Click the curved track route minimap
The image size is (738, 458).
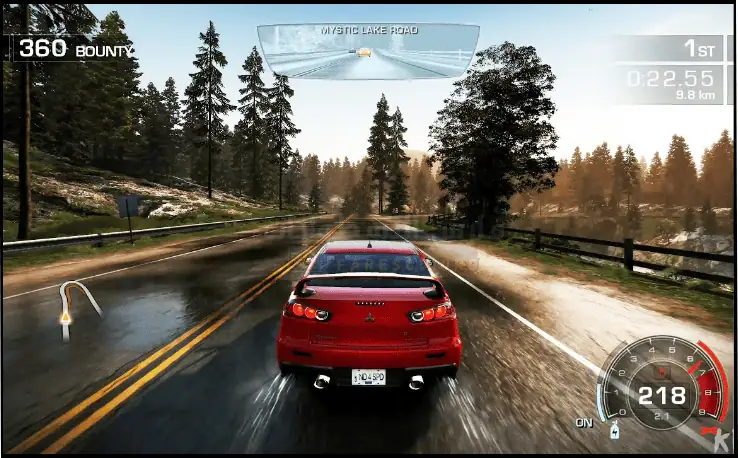point(77,307)
